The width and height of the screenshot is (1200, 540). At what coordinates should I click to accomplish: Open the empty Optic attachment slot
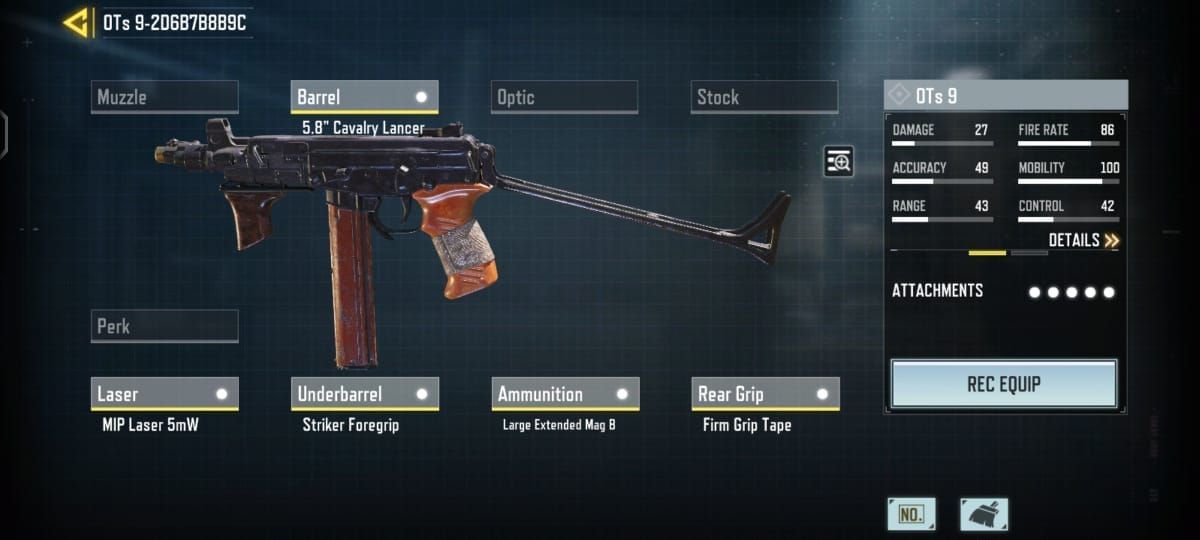(565, 97)
